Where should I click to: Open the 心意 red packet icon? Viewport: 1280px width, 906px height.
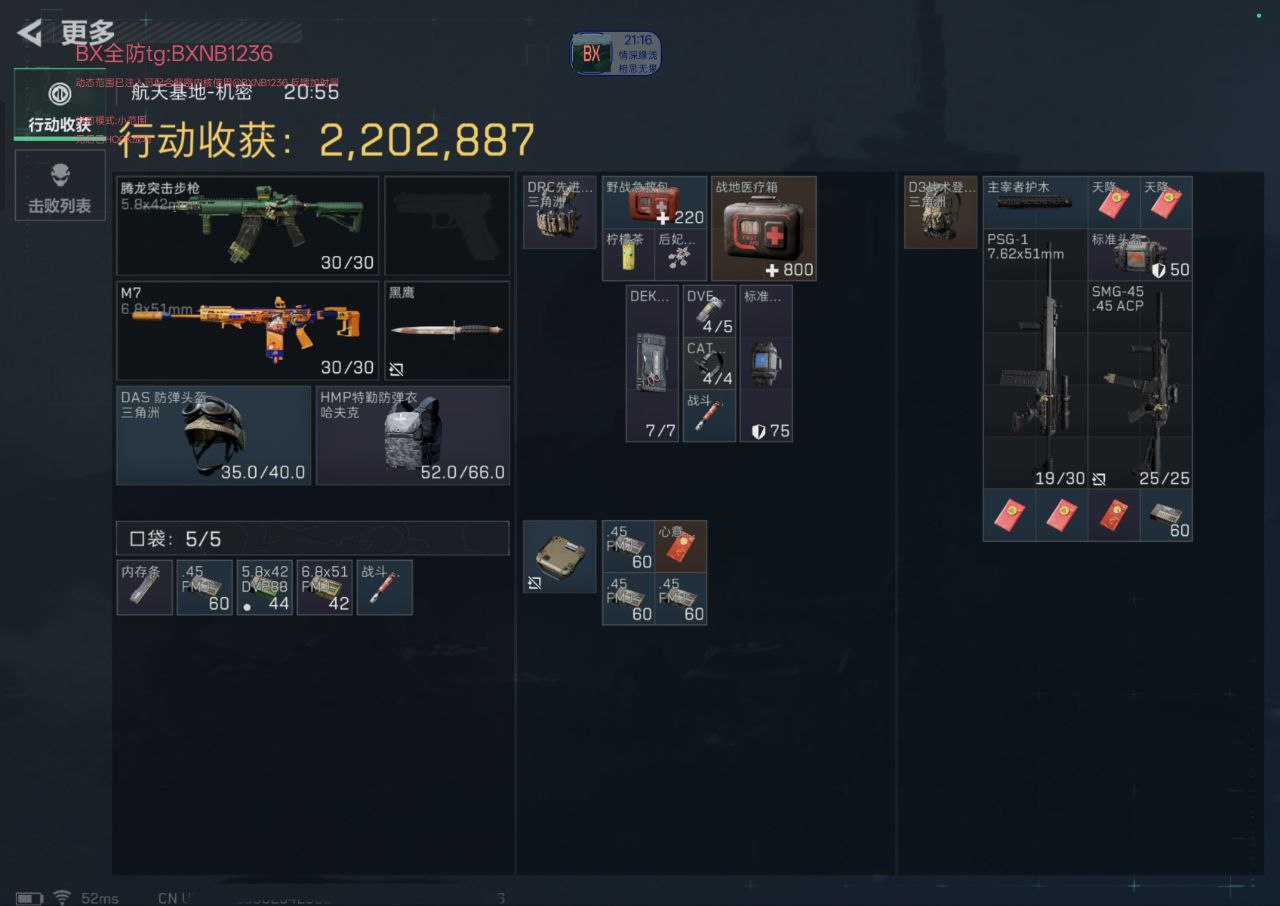pos(680,545)
